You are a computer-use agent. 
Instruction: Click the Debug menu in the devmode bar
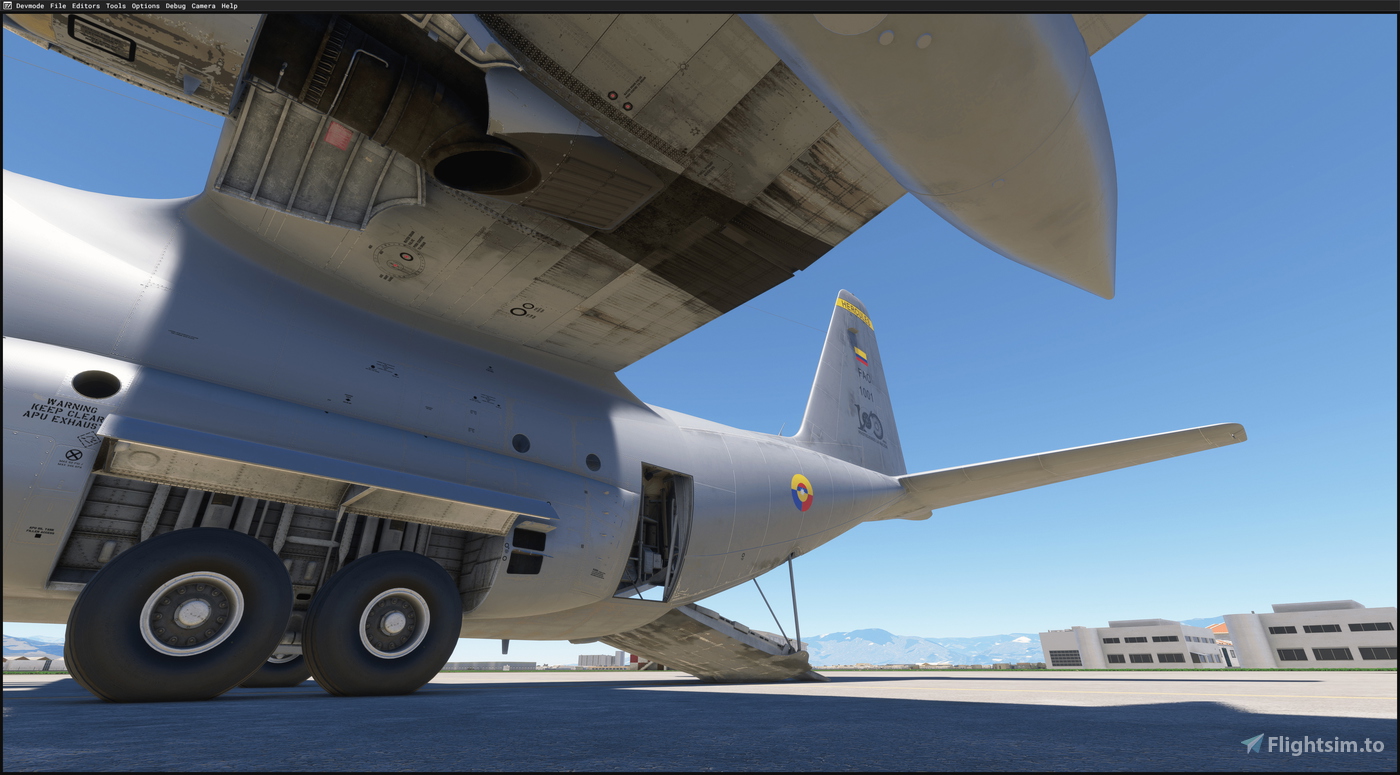[x=175, y=5]
